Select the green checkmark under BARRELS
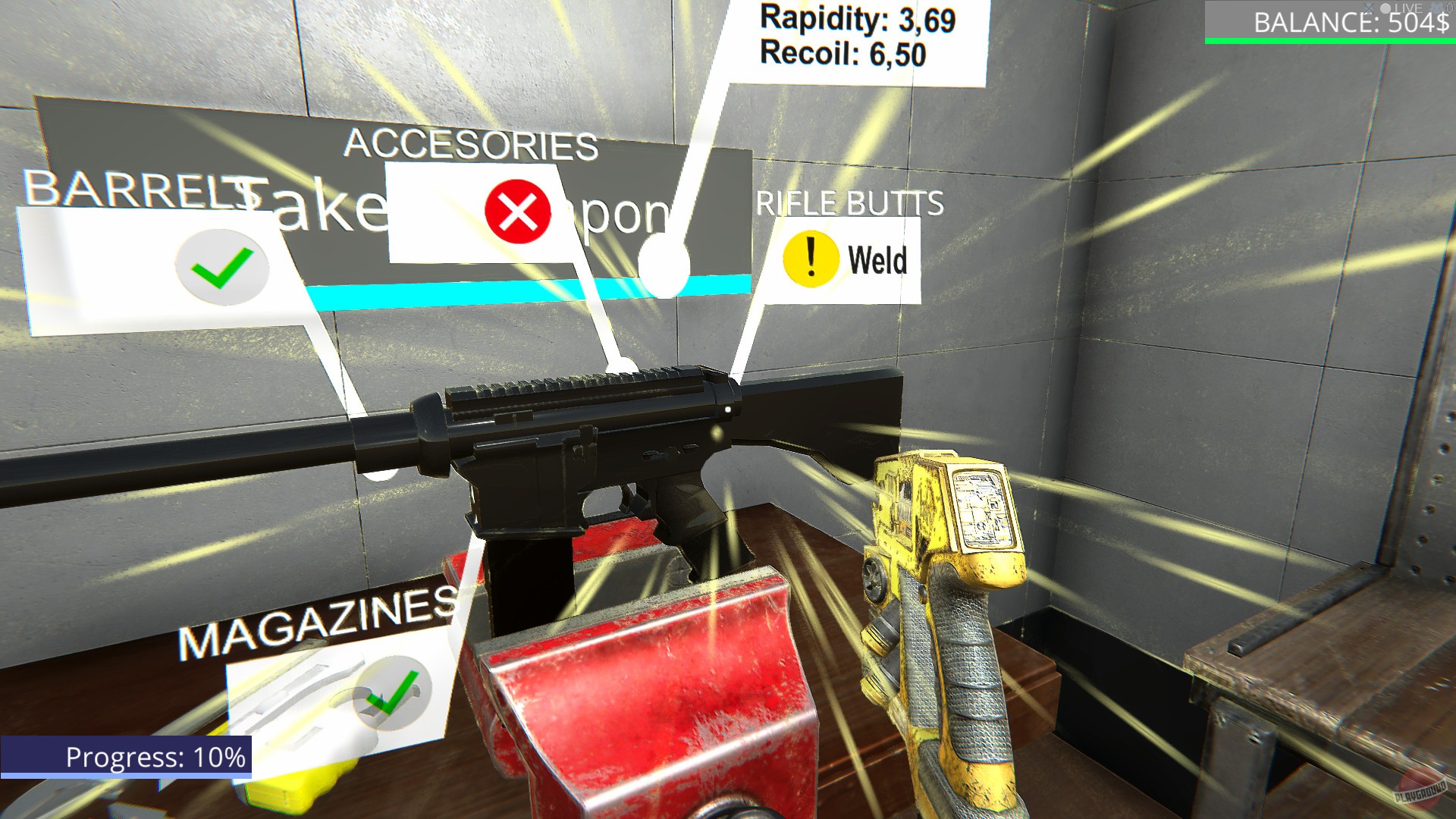This screenshot has width=1456, height=819. click(x=221, y=268)
